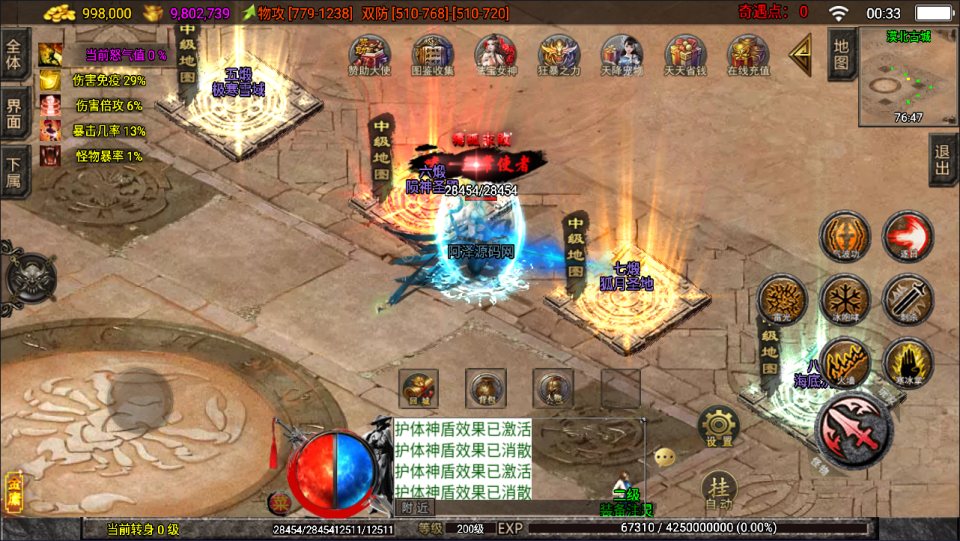Image resolution: width=960 pixels, height=541 pixels.
Task: Switch to the 下属 tab
Action: [14, 172]
